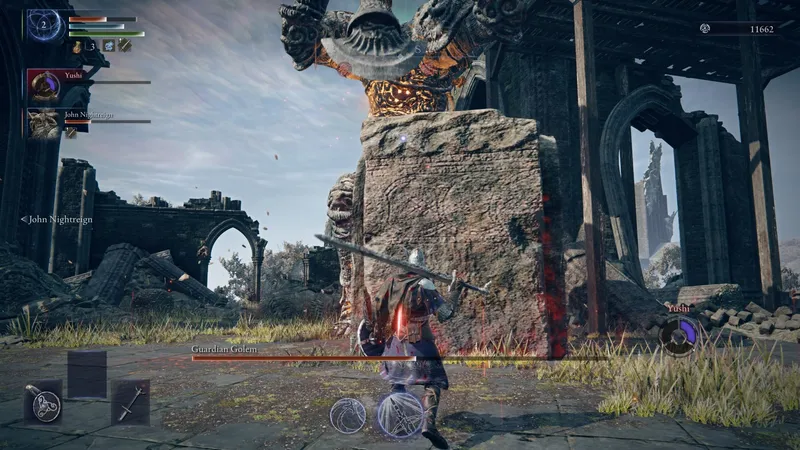Select John Nightreign's teammate portrait
The image size is (800, 450).
pyautogui.click(x=44, y=124)
